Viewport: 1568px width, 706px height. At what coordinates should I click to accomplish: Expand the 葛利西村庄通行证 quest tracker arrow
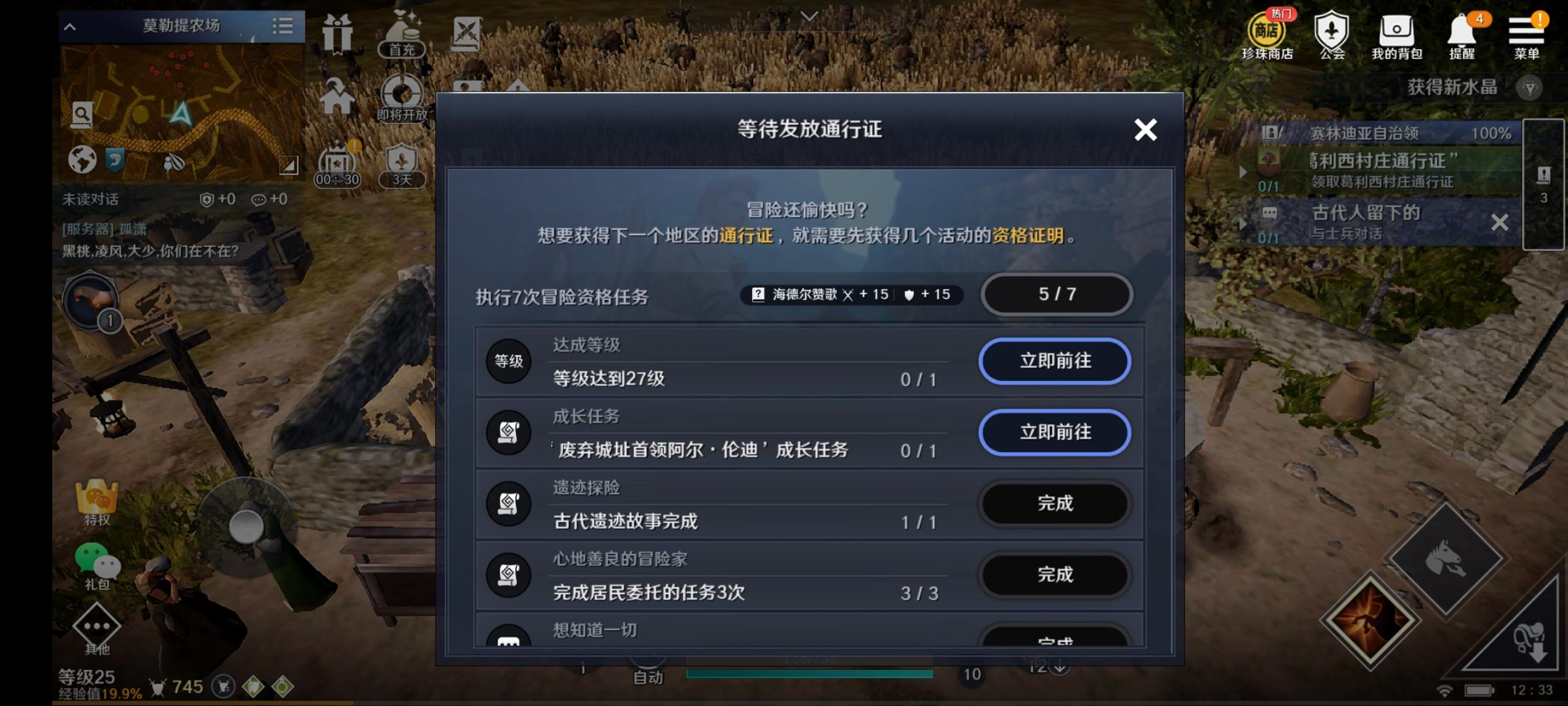[x=1243, y=172]
